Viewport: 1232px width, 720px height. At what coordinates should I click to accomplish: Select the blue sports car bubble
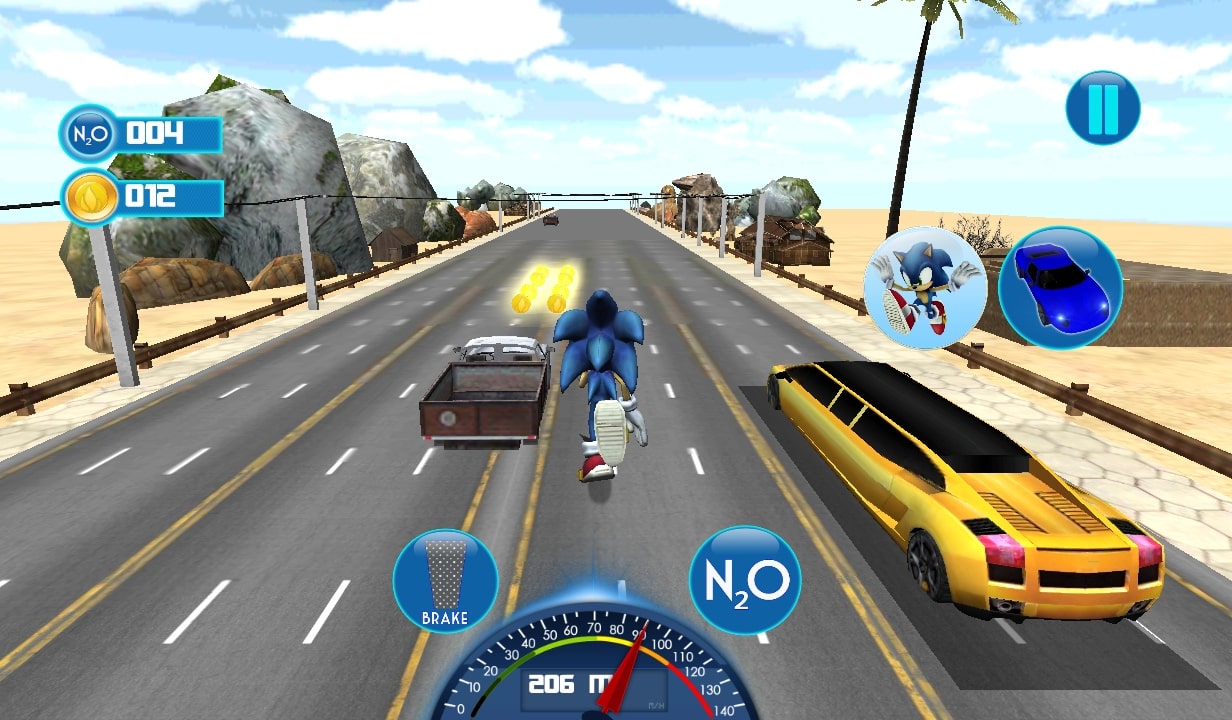click(1060, 287)
